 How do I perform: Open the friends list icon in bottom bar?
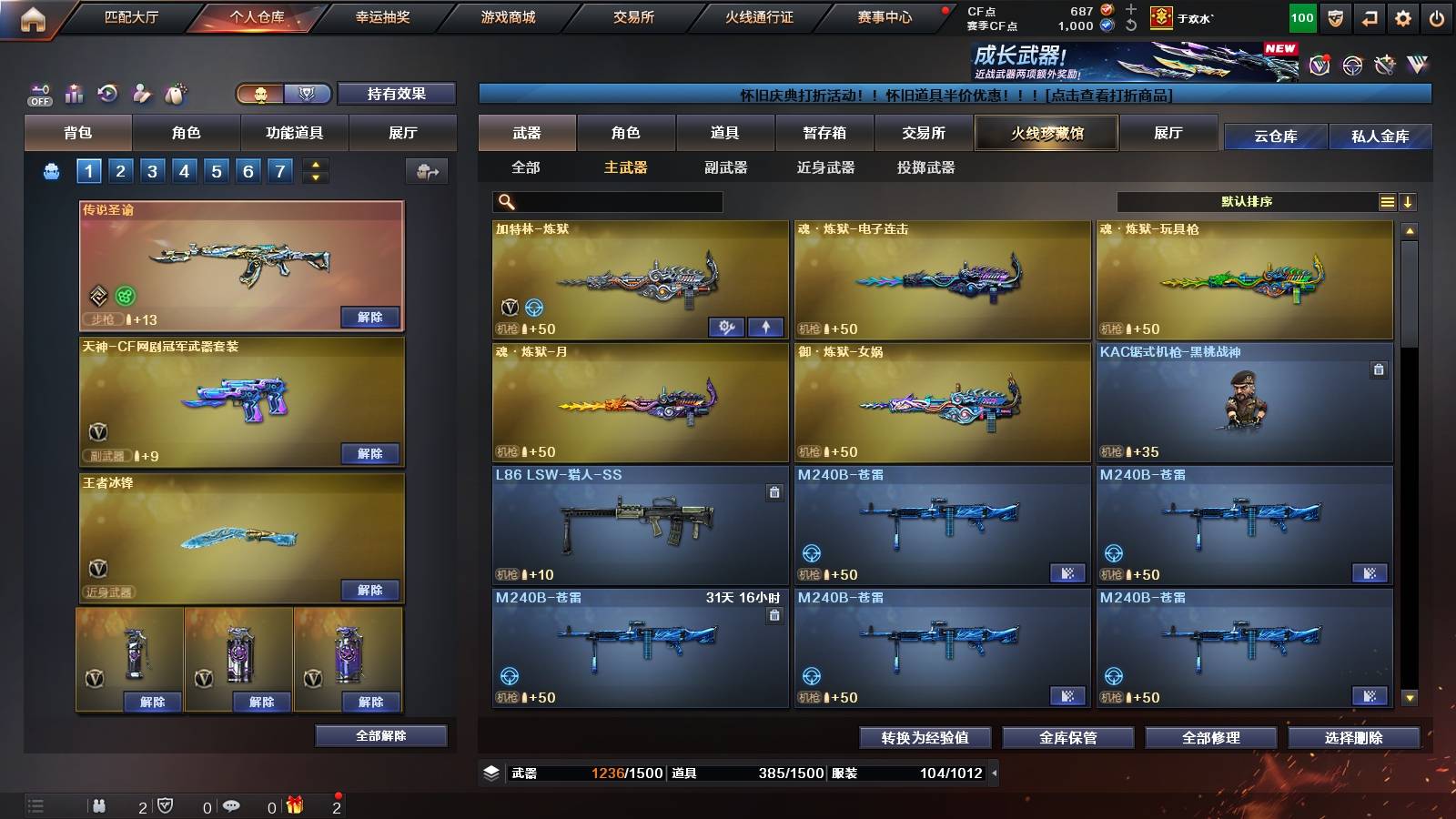(x=97, y=804)
